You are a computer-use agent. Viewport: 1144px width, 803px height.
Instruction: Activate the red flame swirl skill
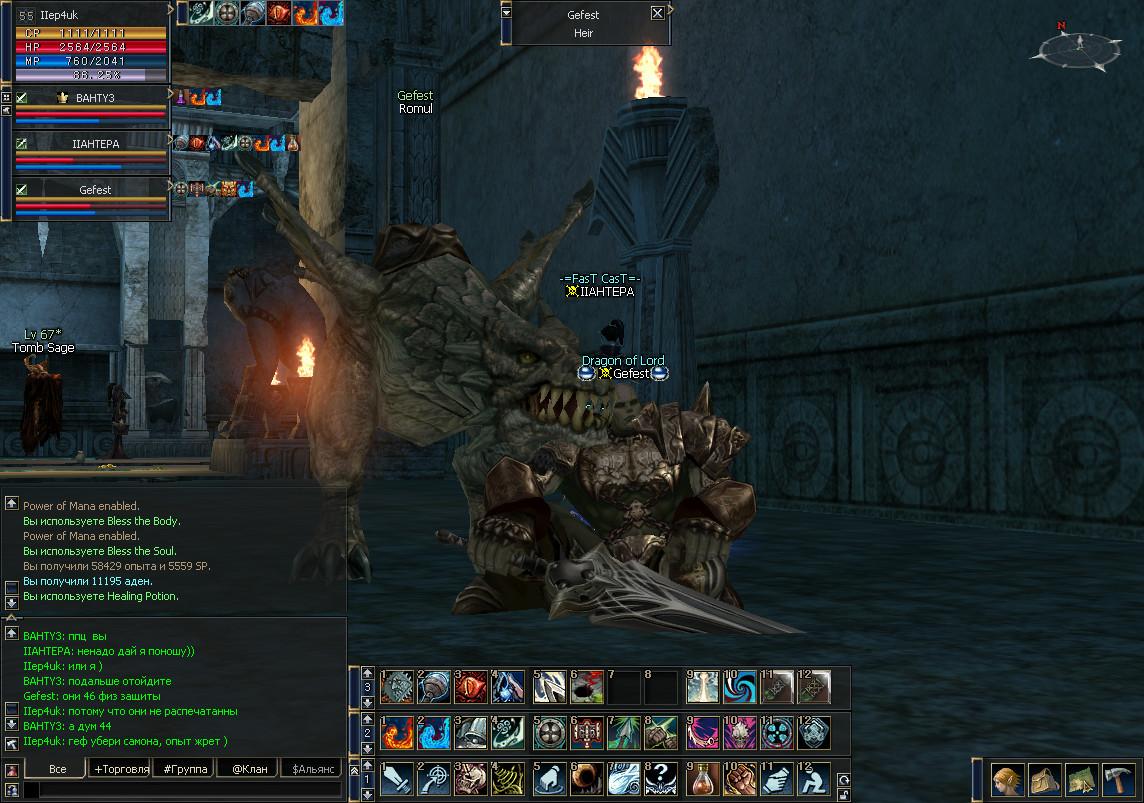coord(397,731)
